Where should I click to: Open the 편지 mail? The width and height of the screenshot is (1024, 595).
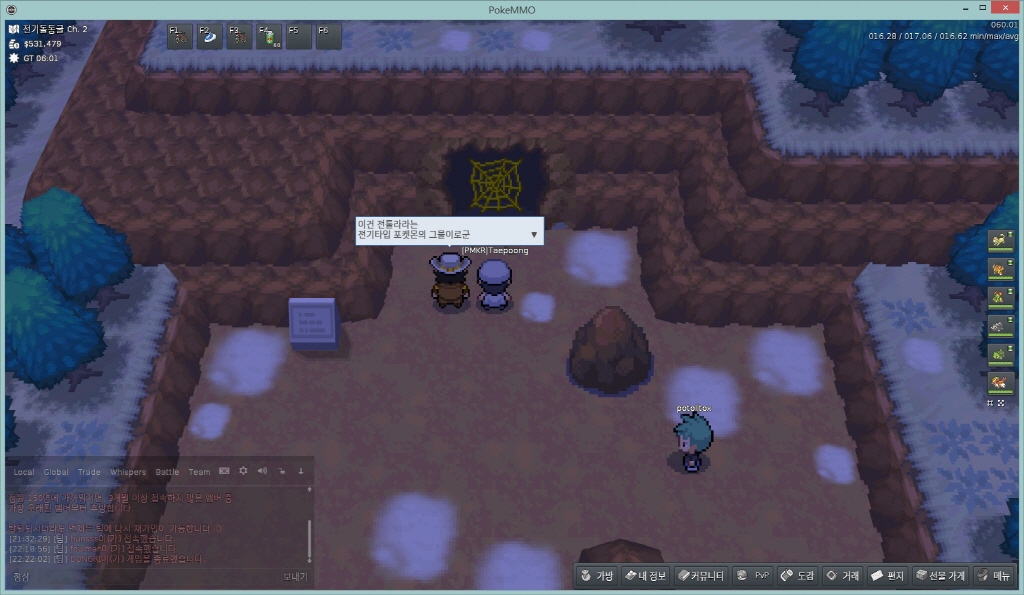tap(887, 576)
